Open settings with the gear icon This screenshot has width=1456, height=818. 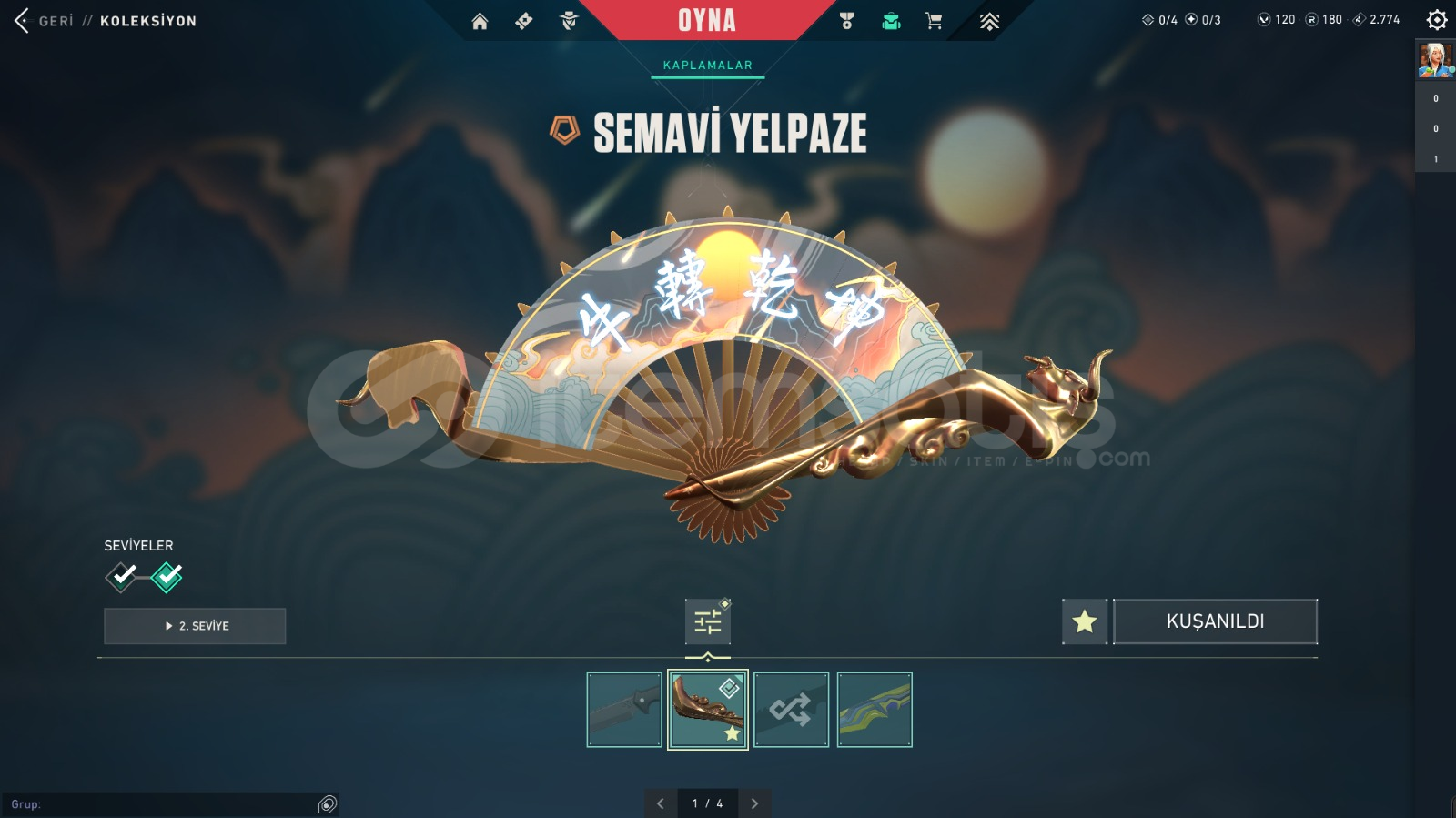(1437, 20)
